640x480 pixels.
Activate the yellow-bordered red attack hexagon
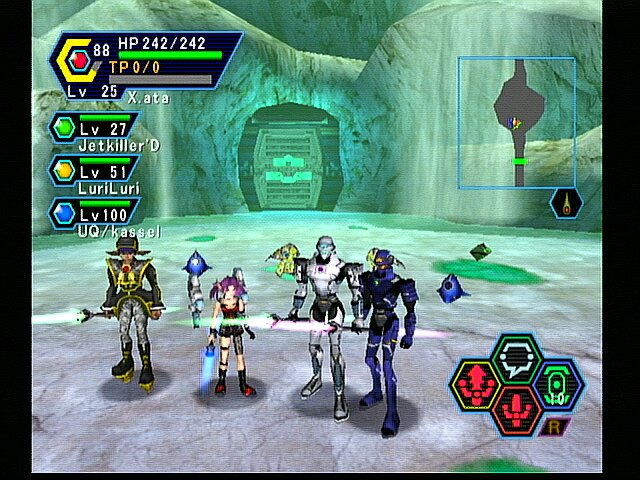[x=474, y=383]
